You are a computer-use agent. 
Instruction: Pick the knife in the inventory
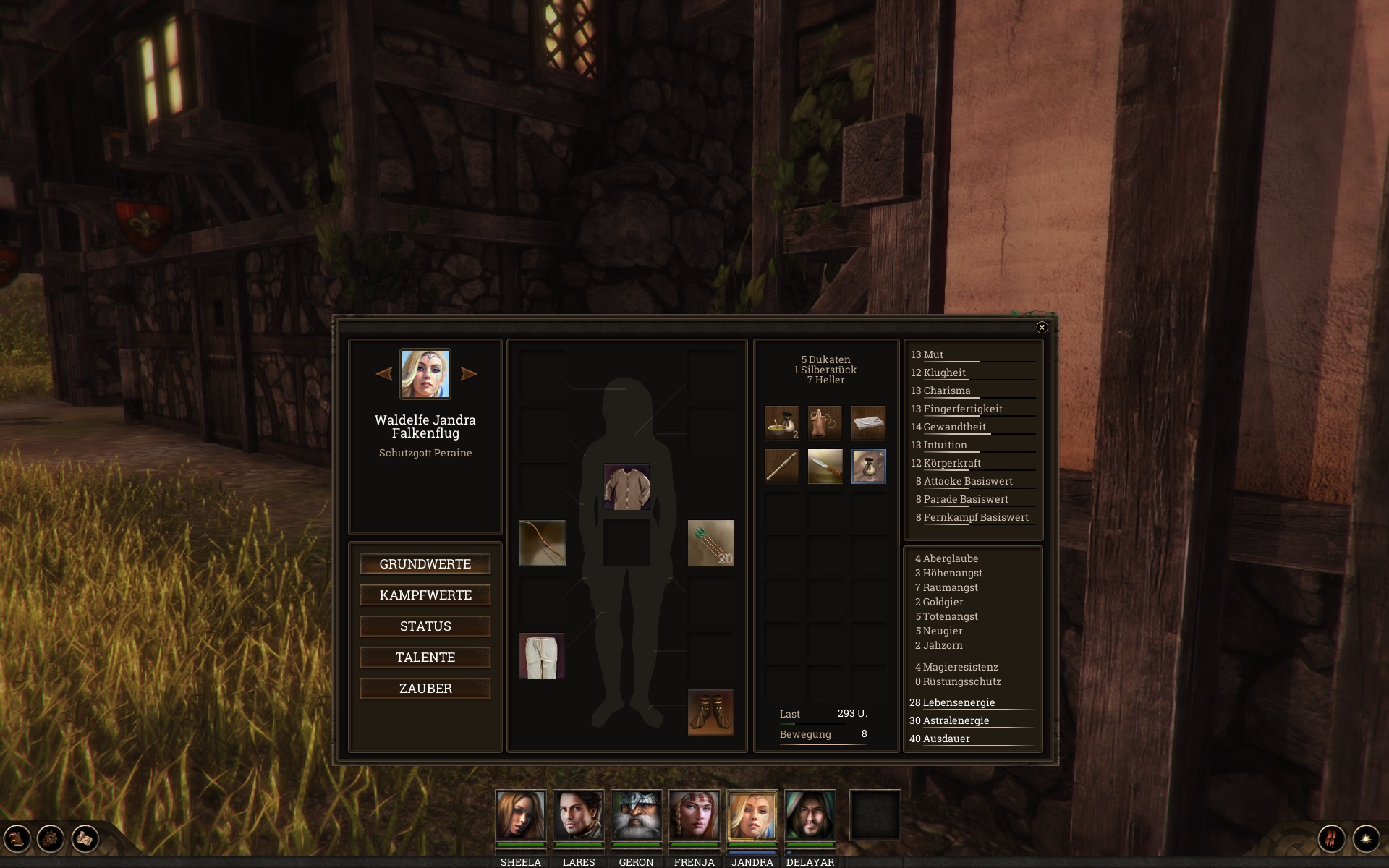click(x=825, y=467)
